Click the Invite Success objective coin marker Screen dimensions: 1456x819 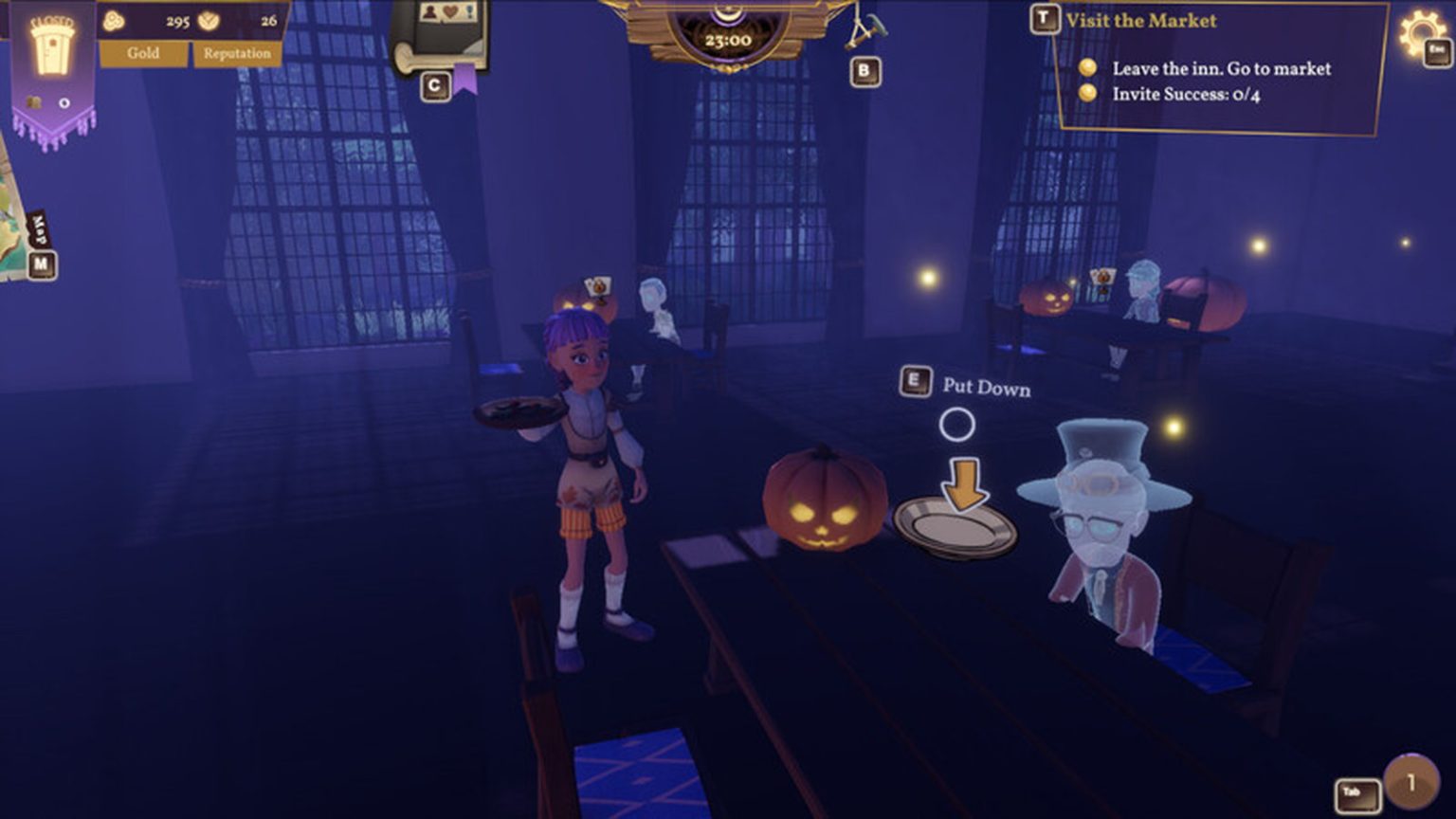1089,92
